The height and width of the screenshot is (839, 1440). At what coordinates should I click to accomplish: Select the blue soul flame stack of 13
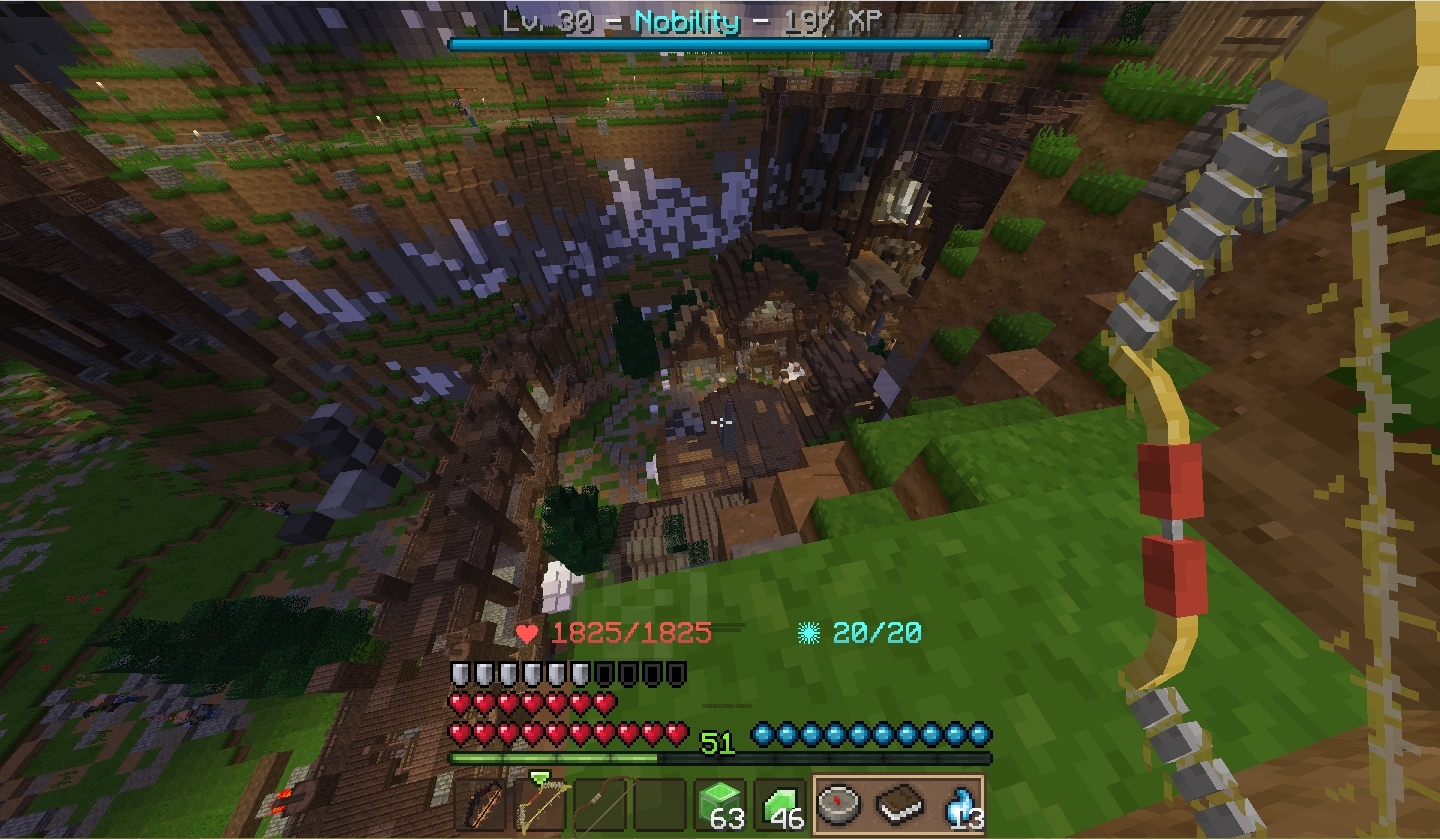[958, 805]
